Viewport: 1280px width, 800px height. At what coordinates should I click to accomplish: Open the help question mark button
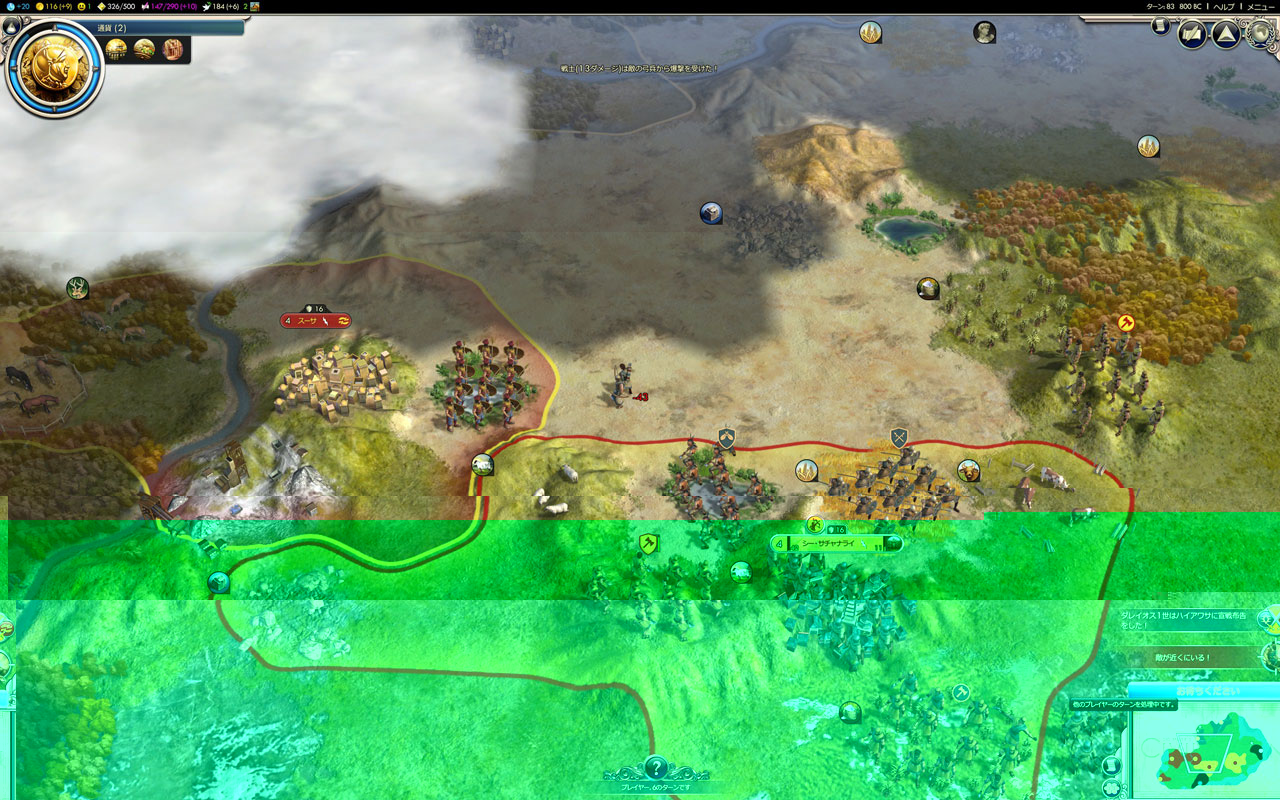click(656, 768)
